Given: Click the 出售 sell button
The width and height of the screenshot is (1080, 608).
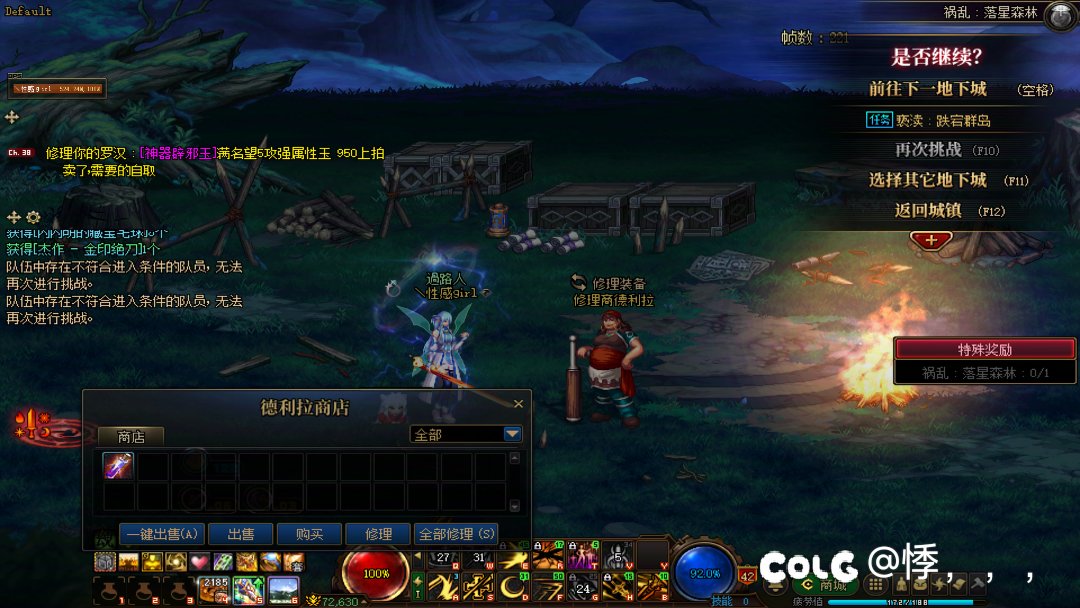Looking at the screenshot, I should [x=241, y=535].
